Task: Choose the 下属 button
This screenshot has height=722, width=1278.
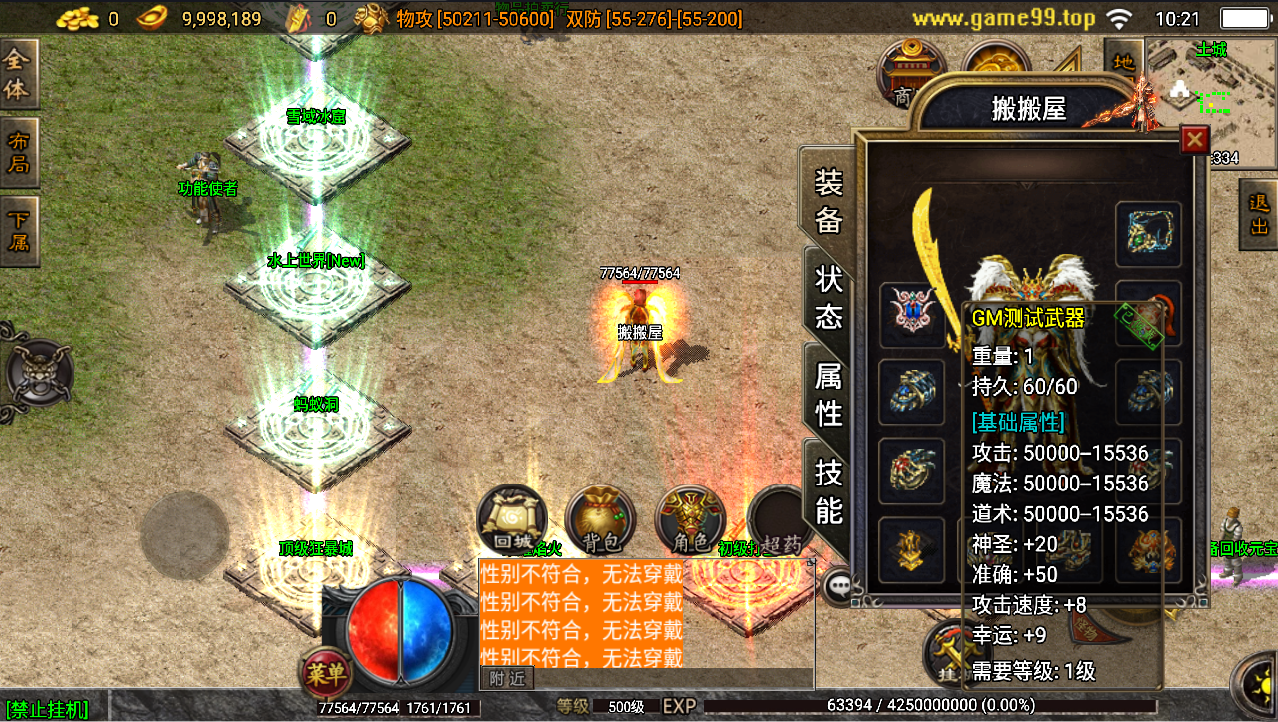Action: tap(18, 231)
